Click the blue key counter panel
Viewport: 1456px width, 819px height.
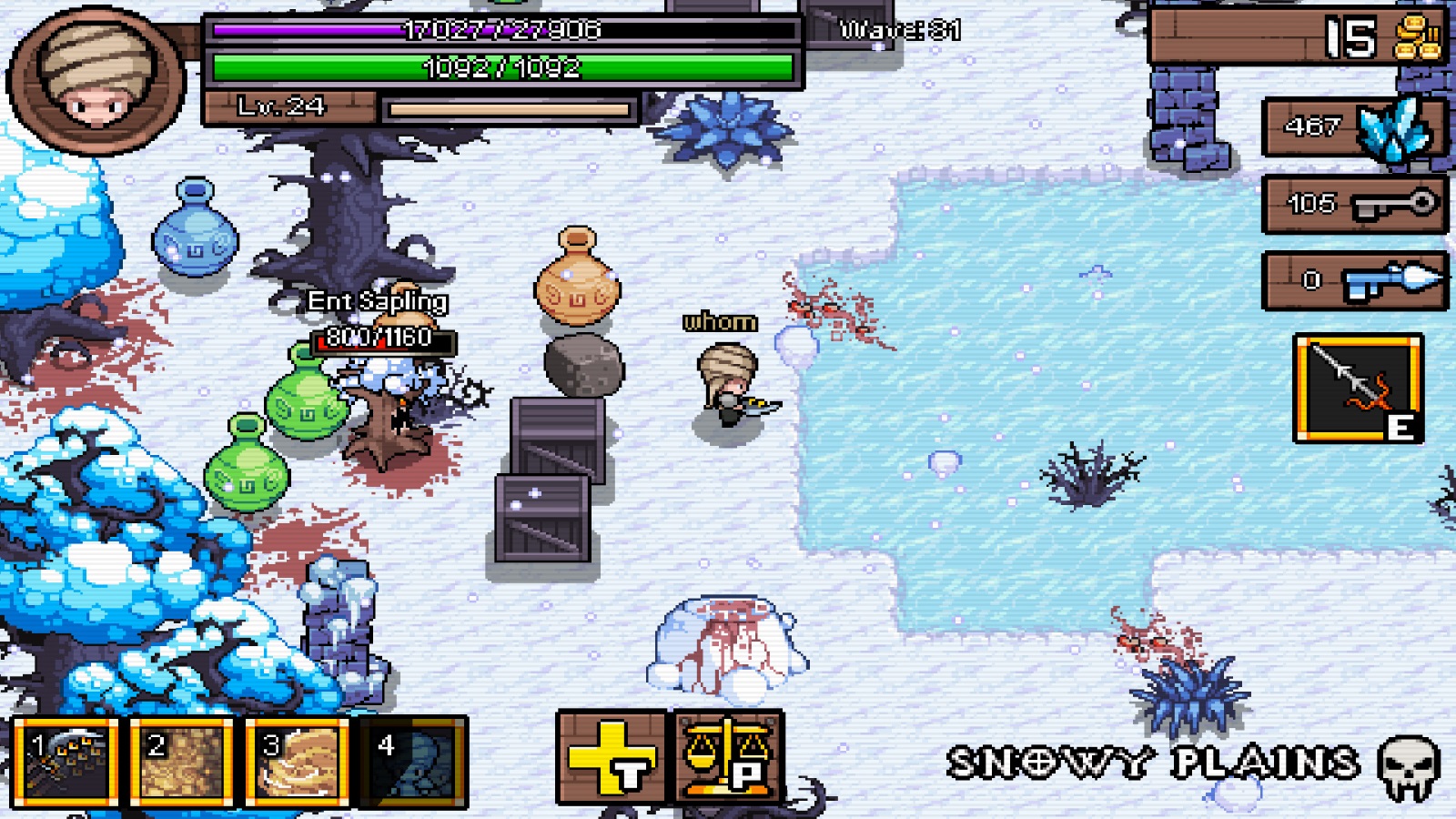[1354, 280]
